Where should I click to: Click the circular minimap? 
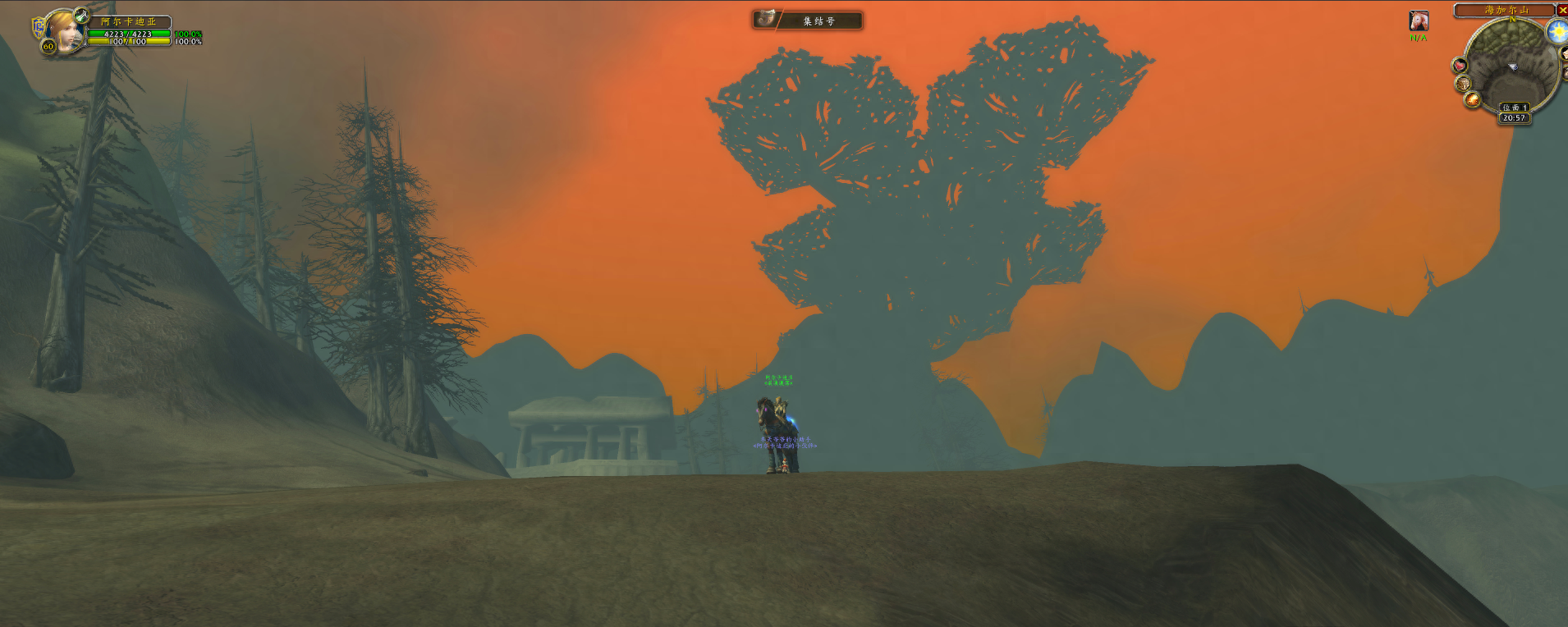1511,66
